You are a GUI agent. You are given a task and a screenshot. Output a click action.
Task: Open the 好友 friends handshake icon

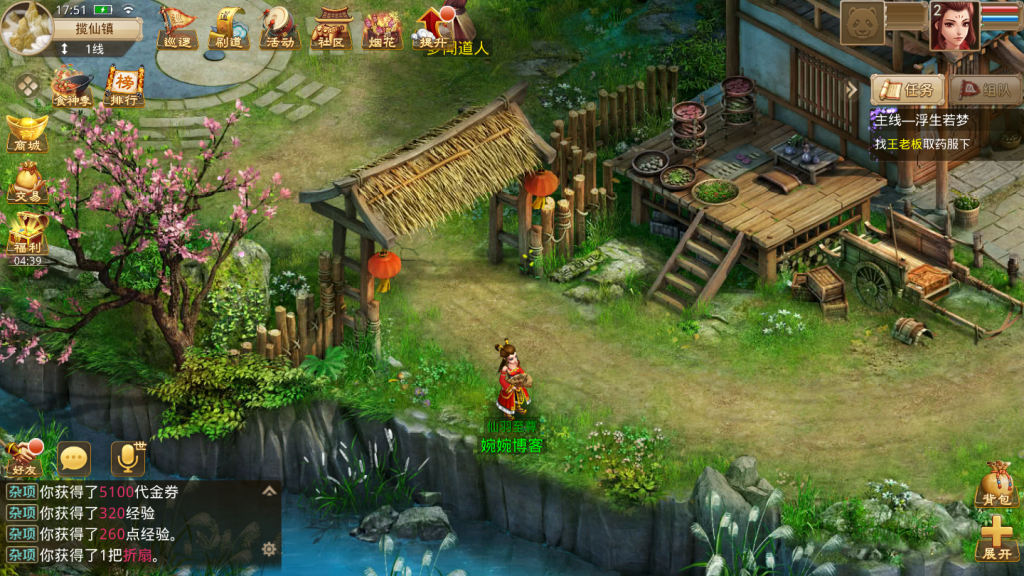[22, 458]
